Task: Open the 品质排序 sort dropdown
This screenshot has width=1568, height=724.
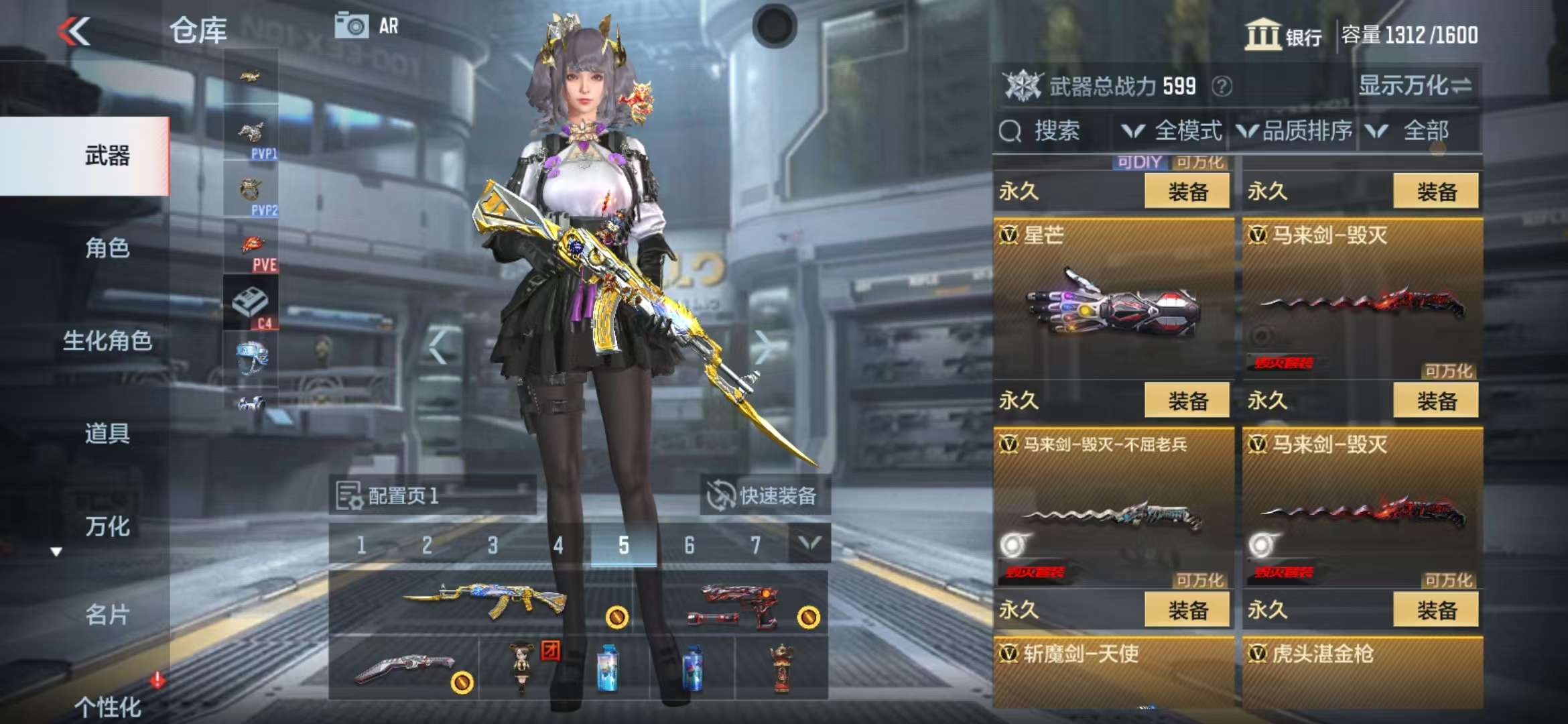Action: 1295,131
